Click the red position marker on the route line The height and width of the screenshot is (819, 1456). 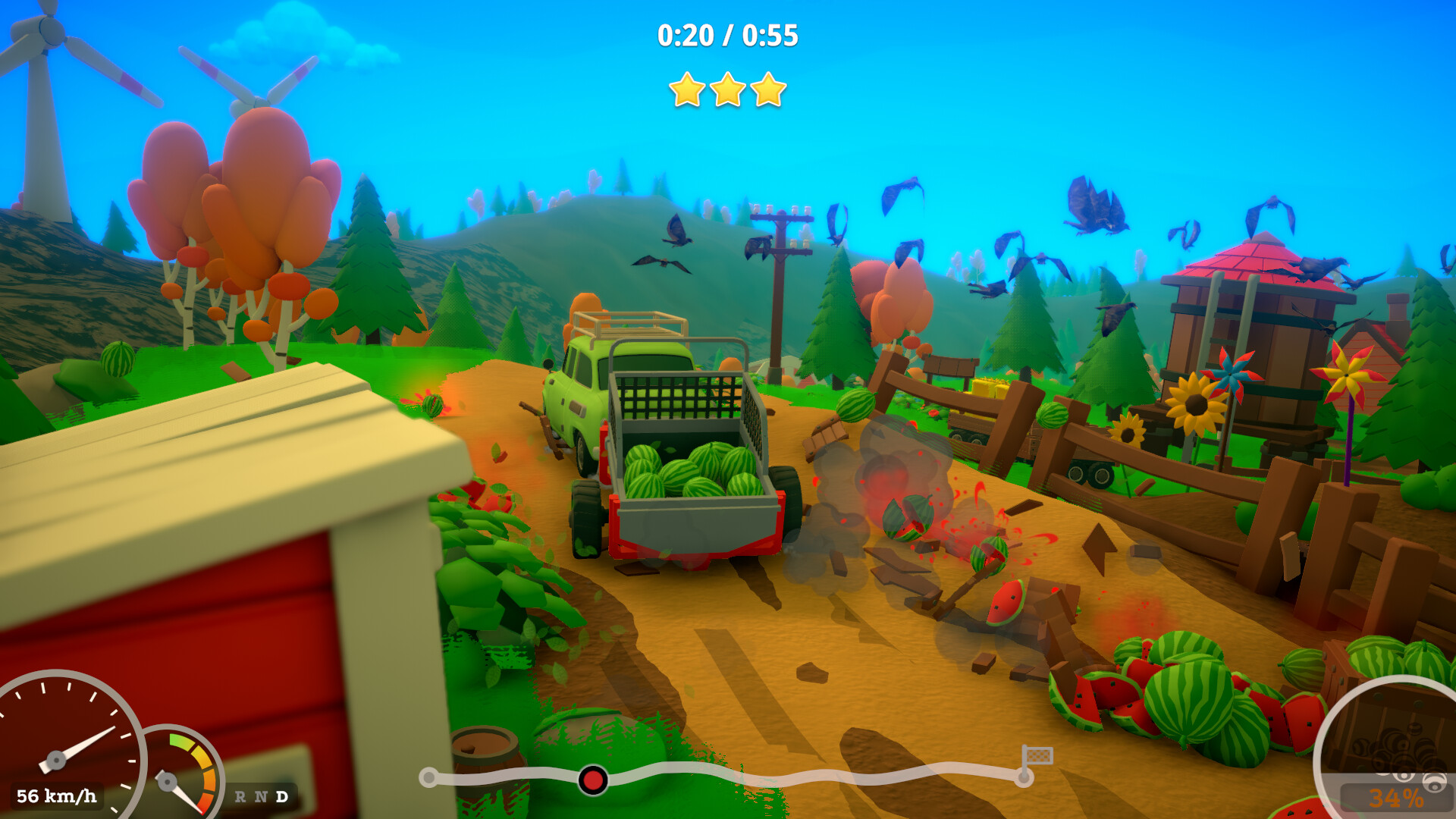[591, 780]
